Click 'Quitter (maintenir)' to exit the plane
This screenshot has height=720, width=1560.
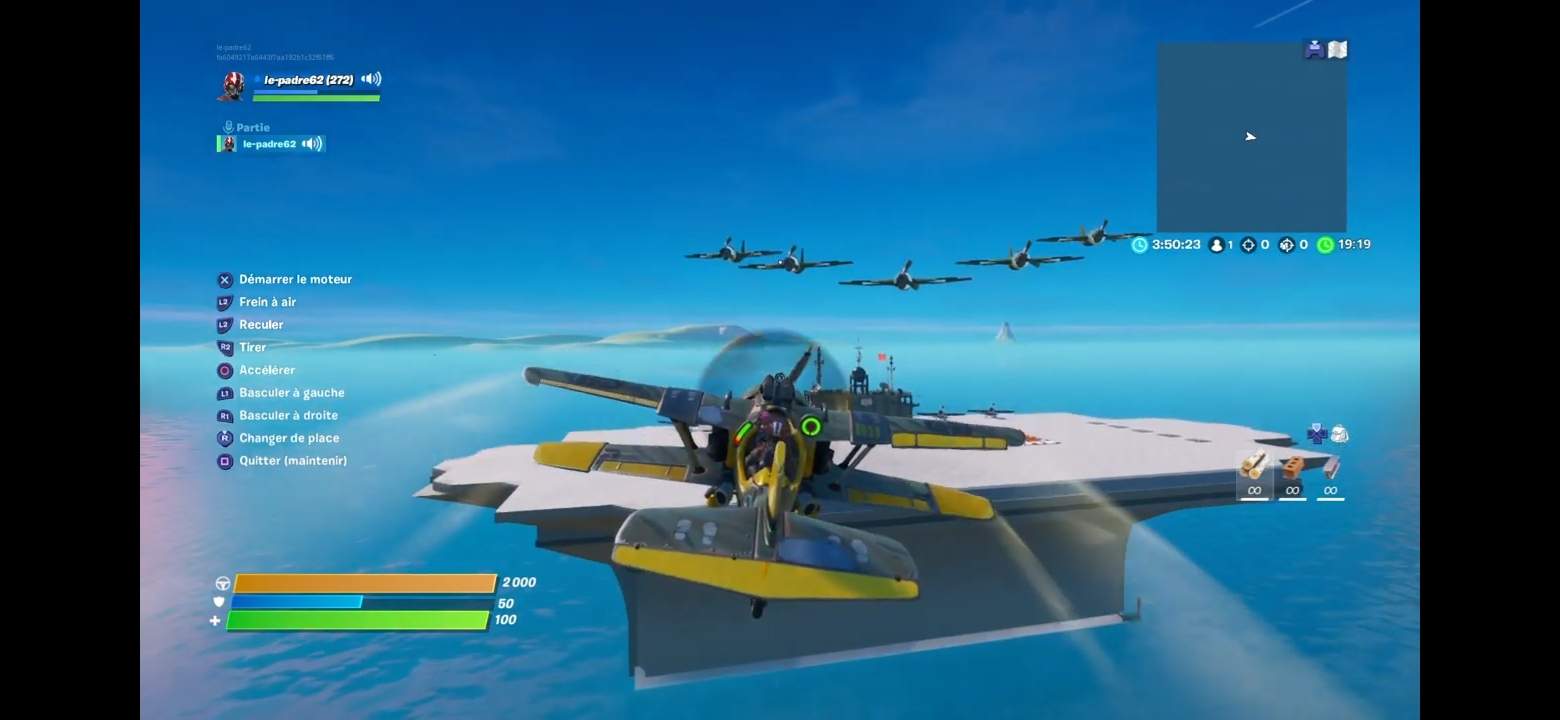[293, 461]
